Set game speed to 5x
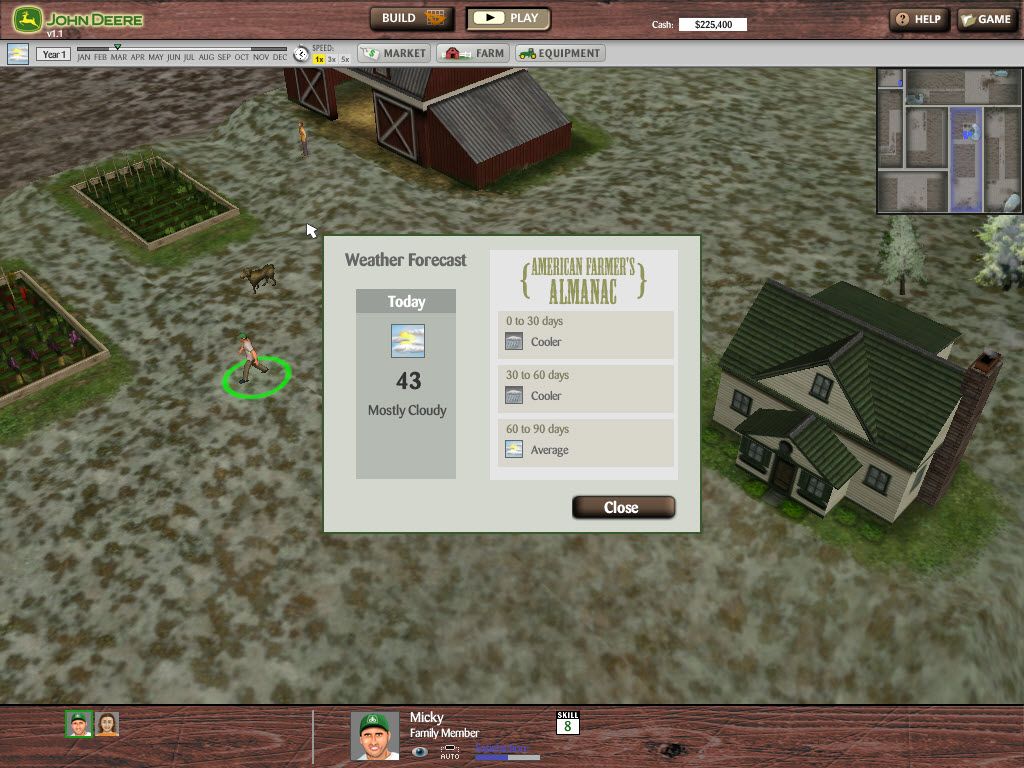The height and width of the screenshot is (768, 1024). 345,60
